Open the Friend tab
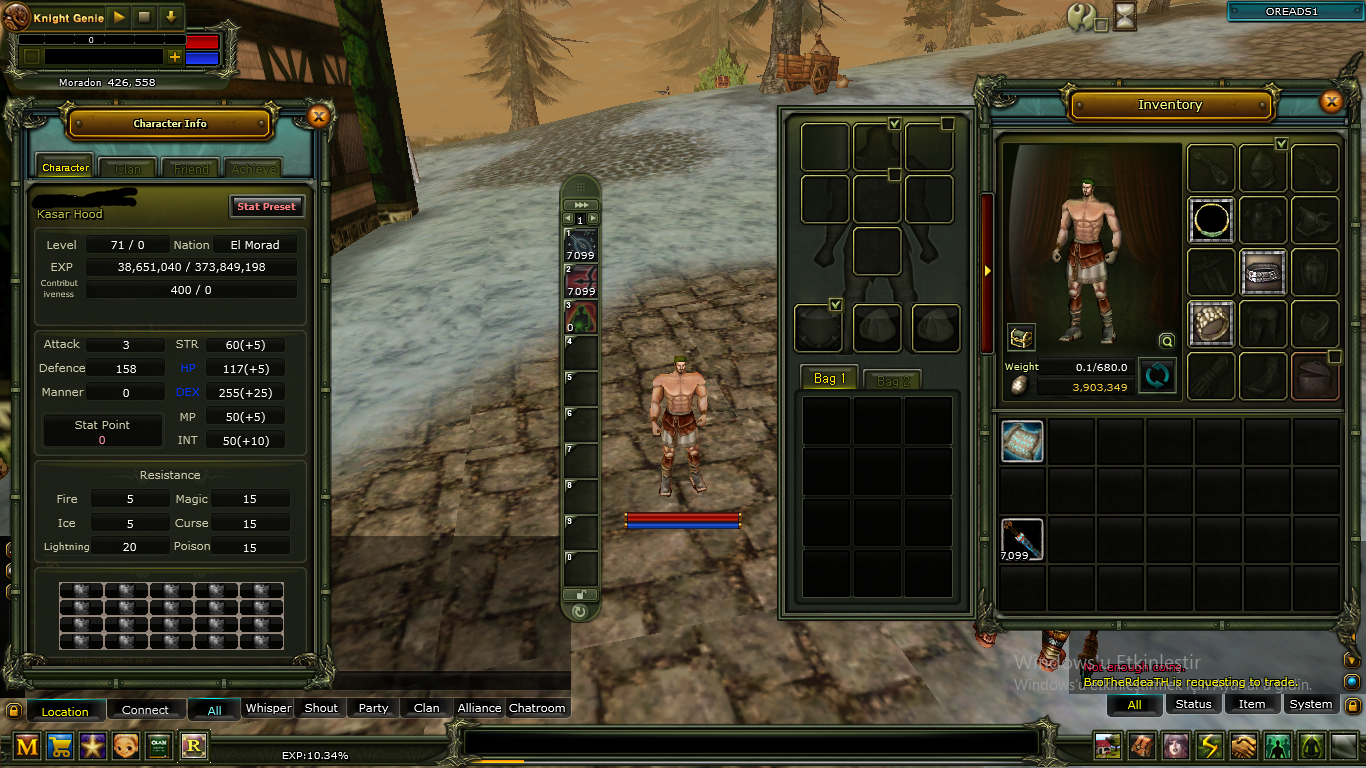The width and height of the screenshot is (1366, 768). click(x=191, y=169)
